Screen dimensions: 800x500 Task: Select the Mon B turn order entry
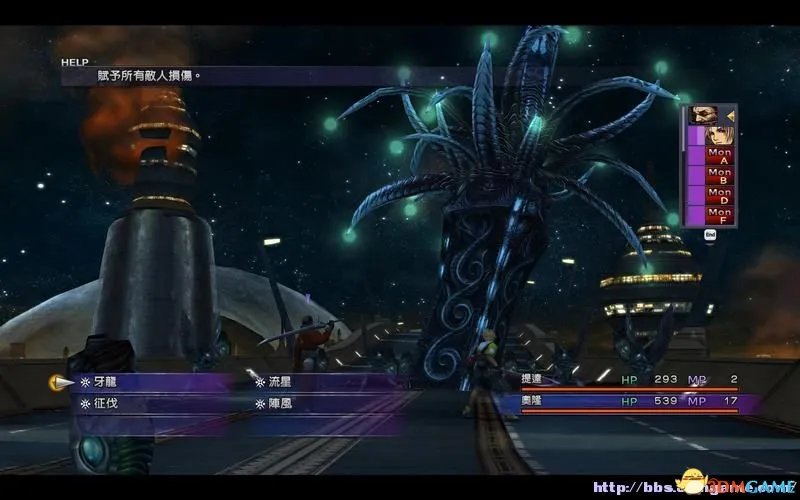click(x=719, y=175)
